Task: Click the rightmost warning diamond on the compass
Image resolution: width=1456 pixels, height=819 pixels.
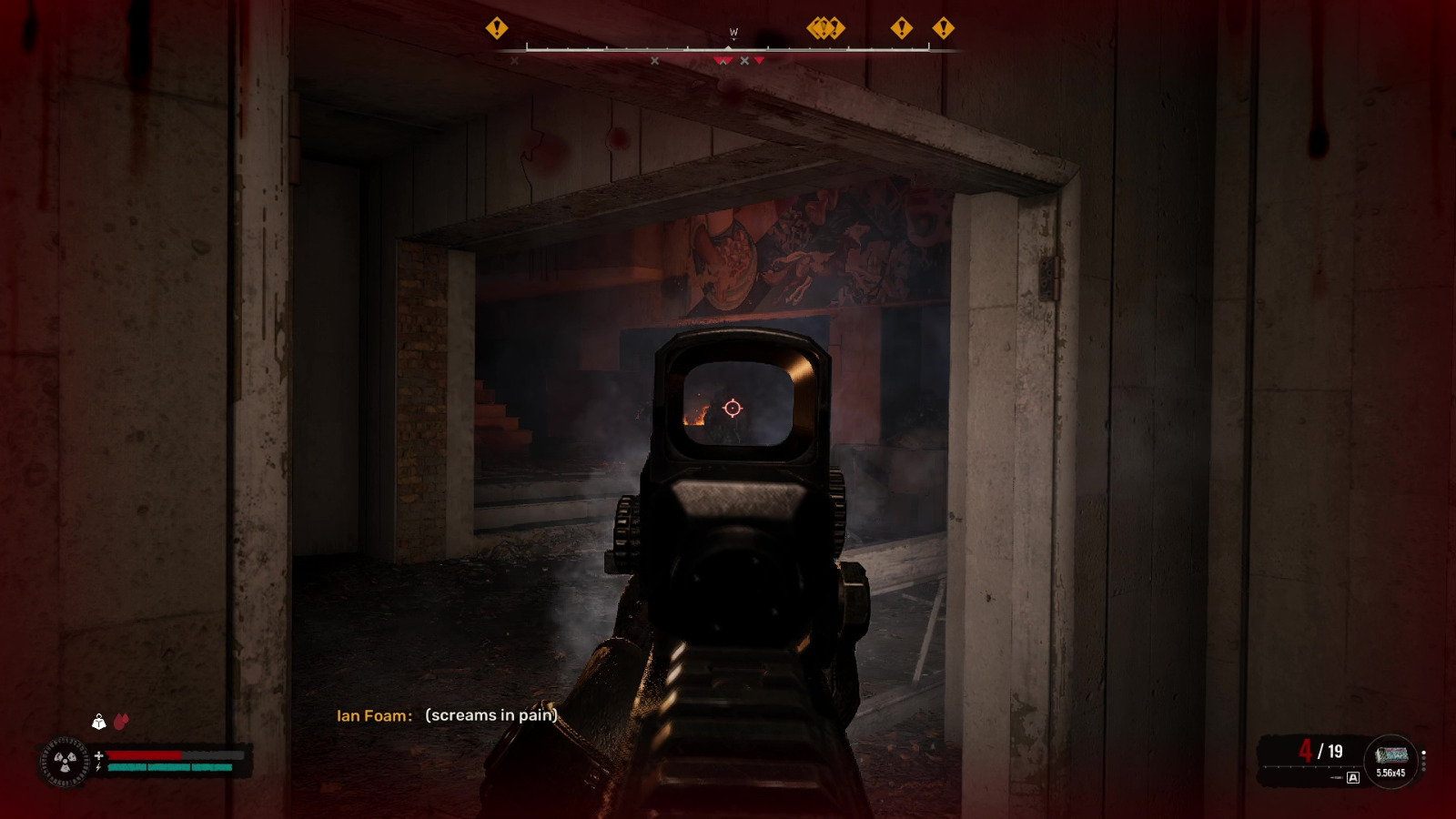Action: [942, 28]
